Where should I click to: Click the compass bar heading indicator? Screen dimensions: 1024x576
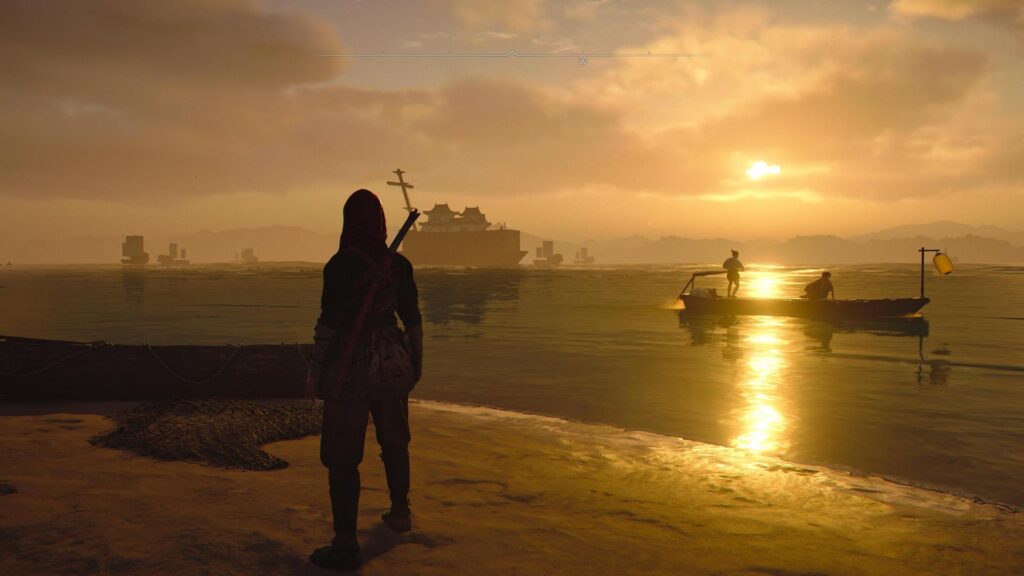512,53
